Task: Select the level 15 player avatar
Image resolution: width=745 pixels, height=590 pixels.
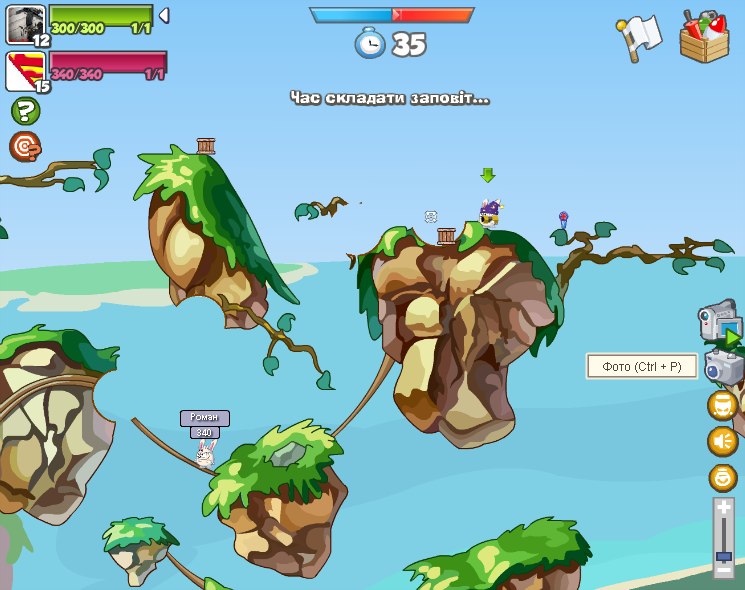Action: click(x=24, y=71)
